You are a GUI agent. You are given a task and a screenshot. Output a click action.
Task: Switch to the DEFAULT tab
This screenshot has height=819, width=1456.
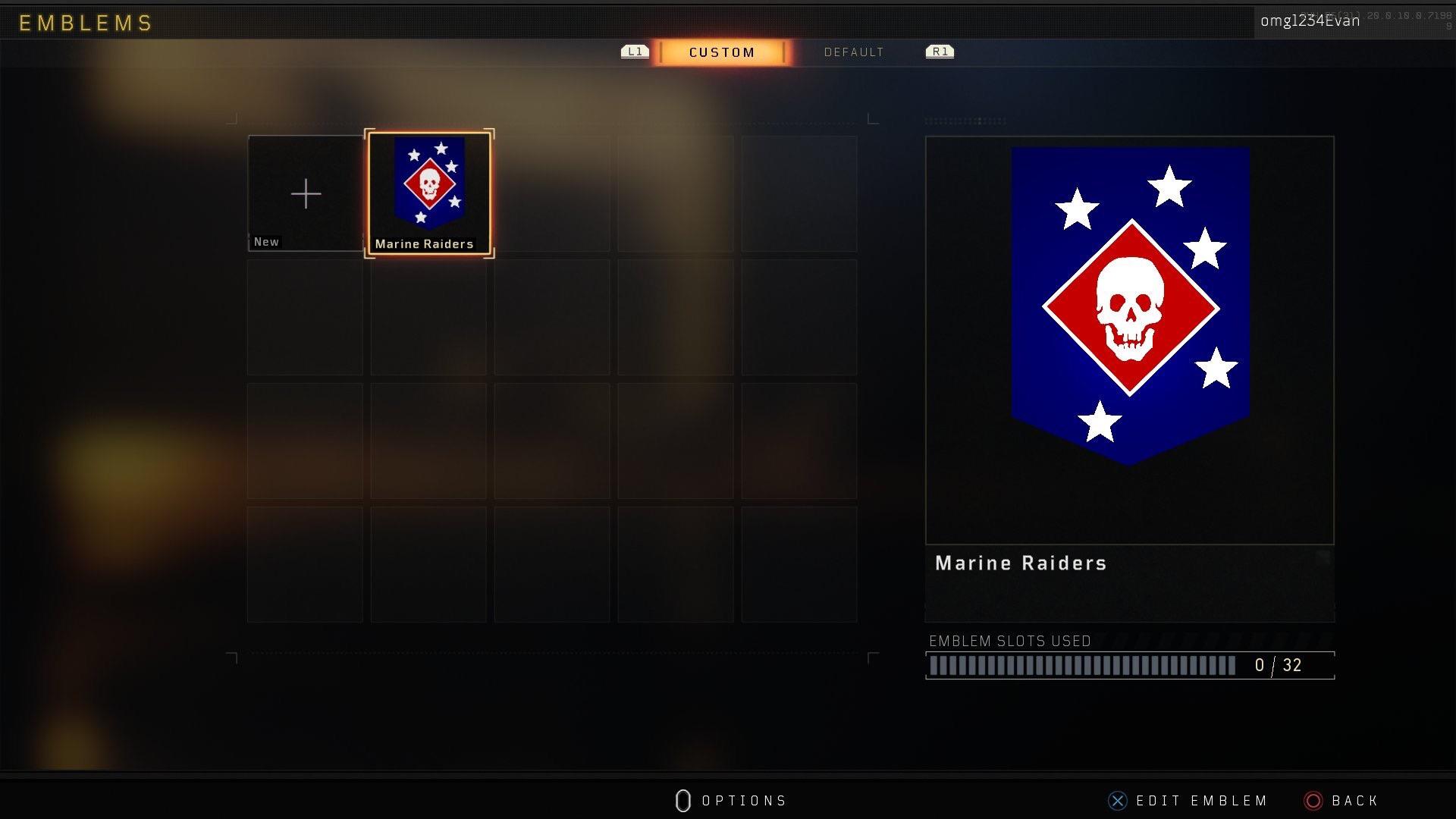tap(854, 52)
